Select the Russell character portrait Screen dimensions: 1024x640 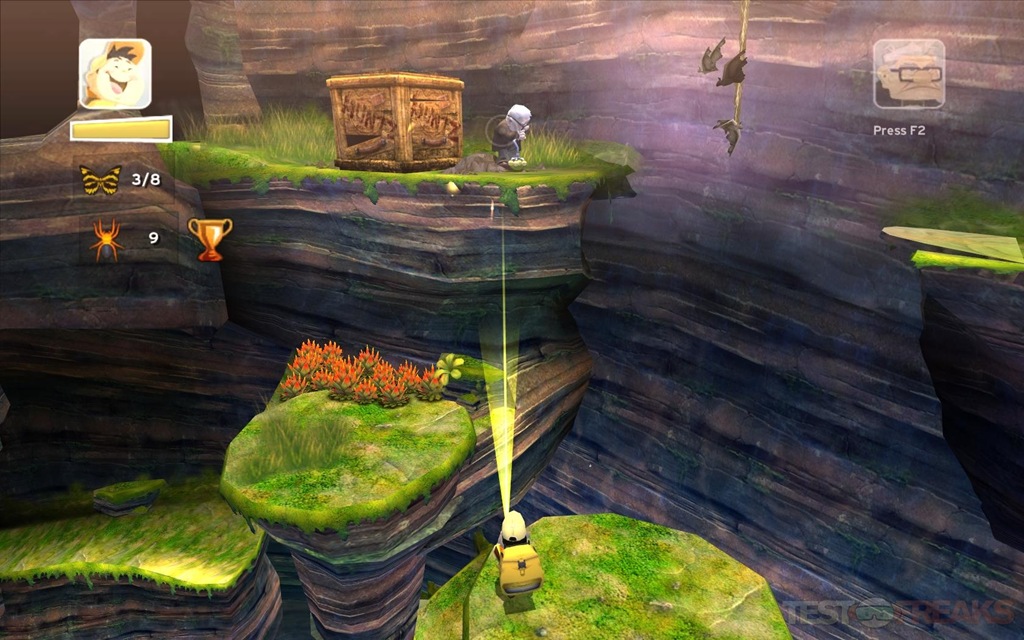[x=115, y=74]
